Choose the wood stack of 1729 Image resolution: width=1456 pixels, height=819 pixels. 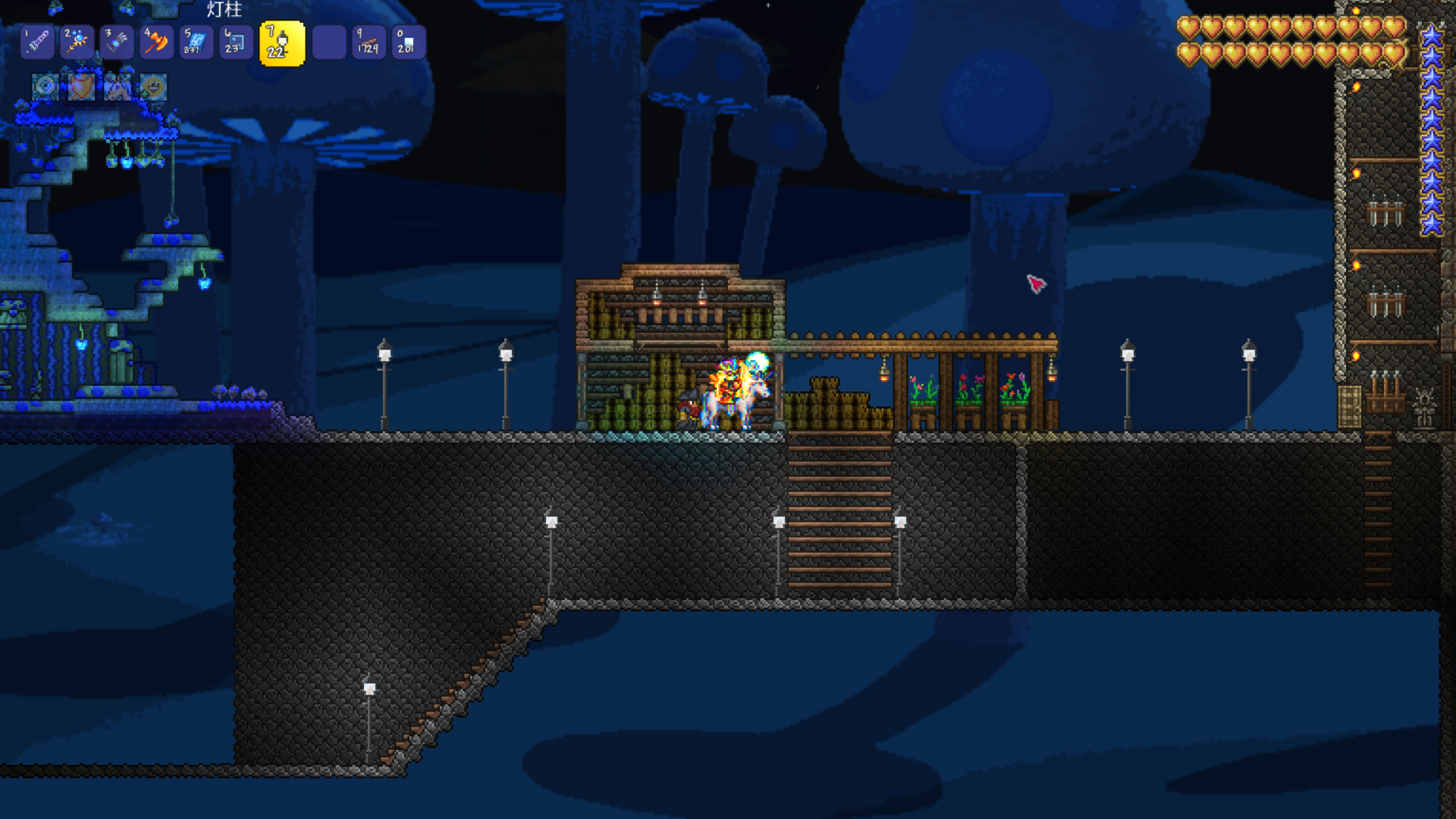pyautogui.click(x=369, y=42)
